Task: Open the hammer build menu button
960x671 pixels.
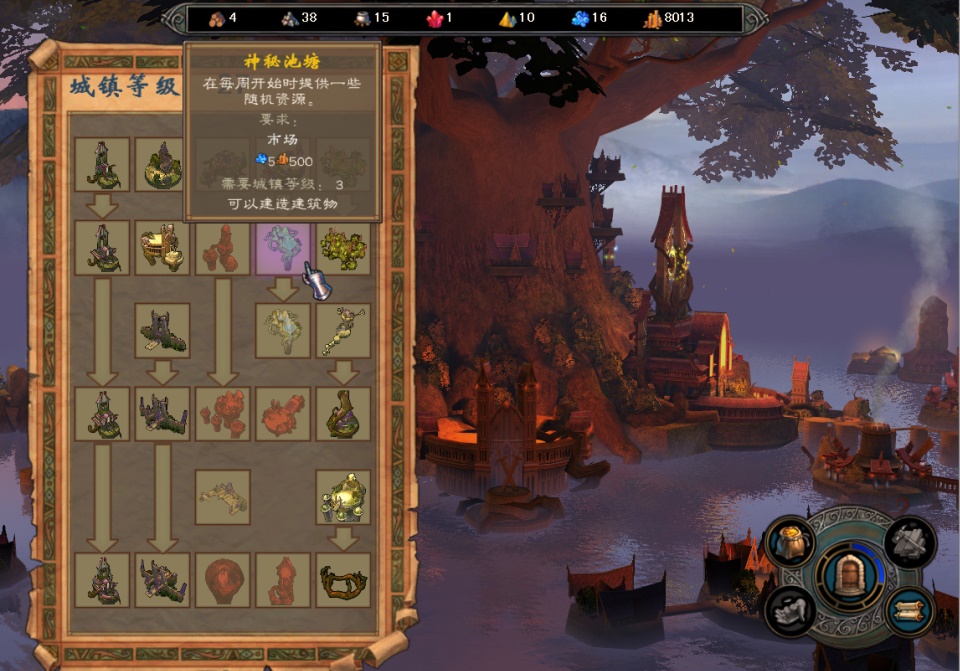Action: [x=909, y=541]
